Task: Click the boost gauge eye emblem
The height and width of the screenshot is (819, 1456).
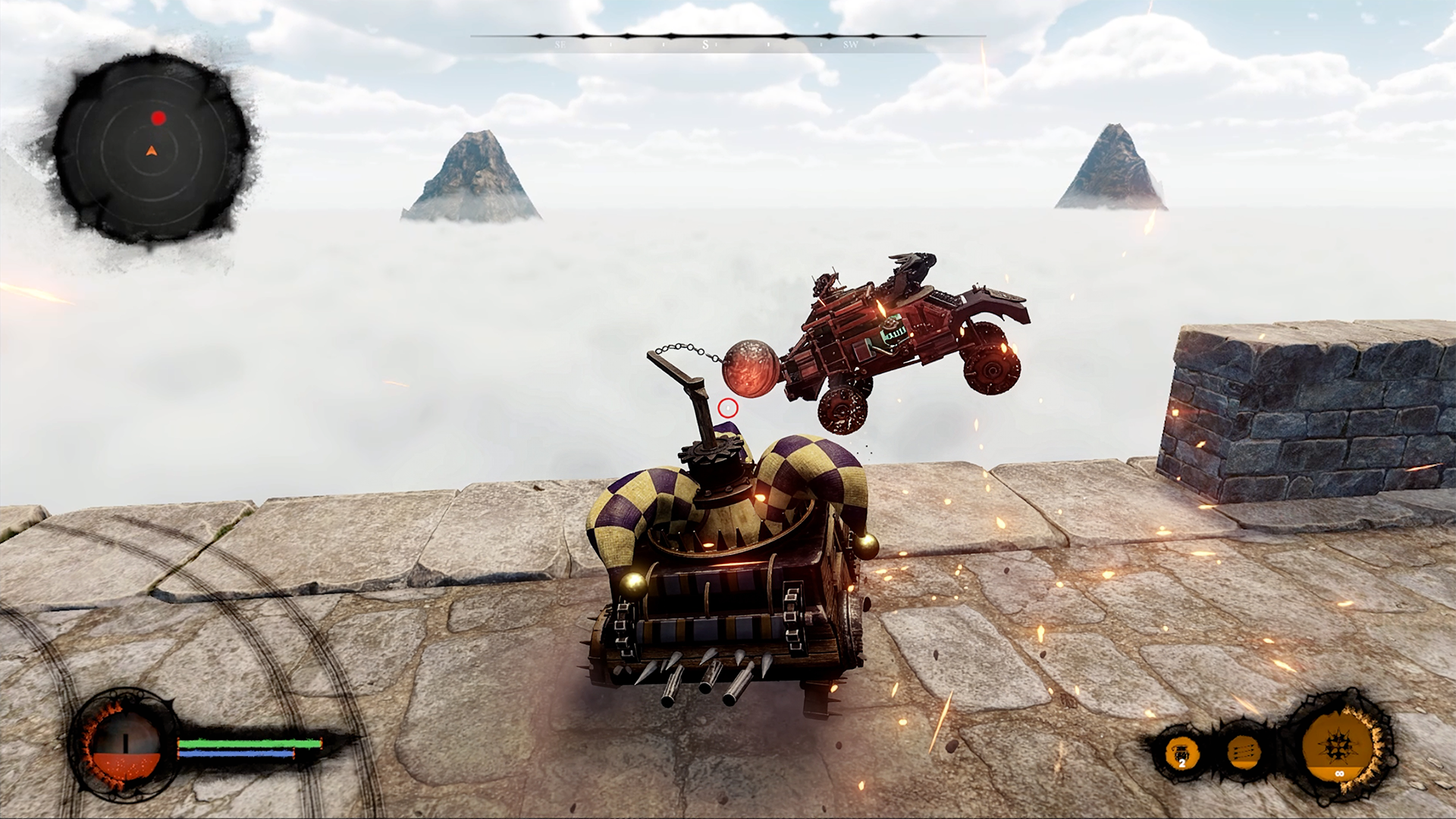Action: [125, 747]
